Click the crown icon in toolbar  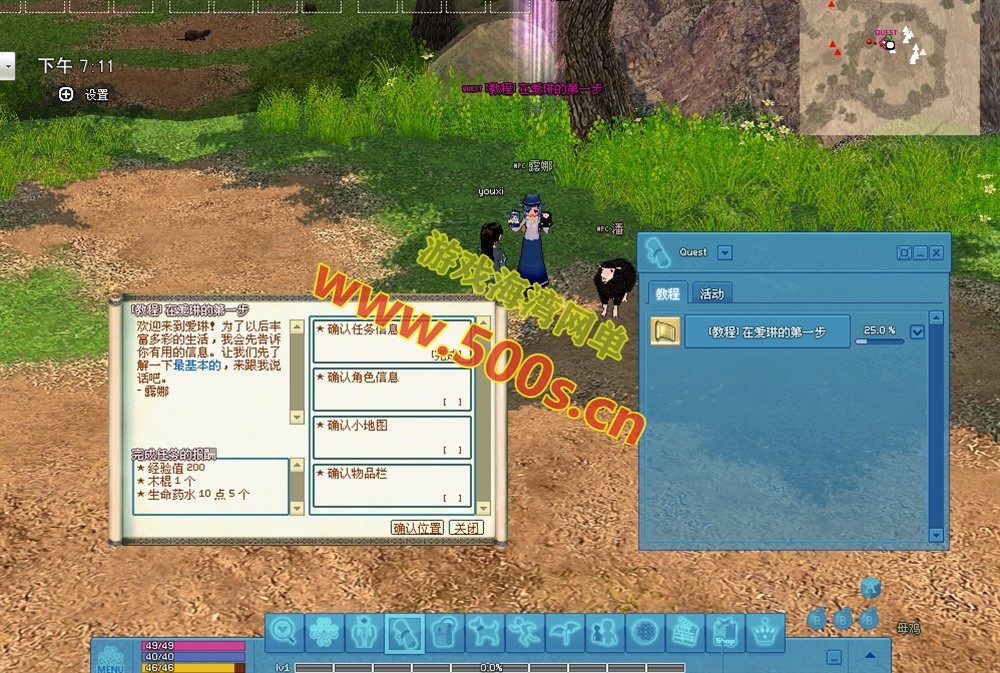point(765,633)
